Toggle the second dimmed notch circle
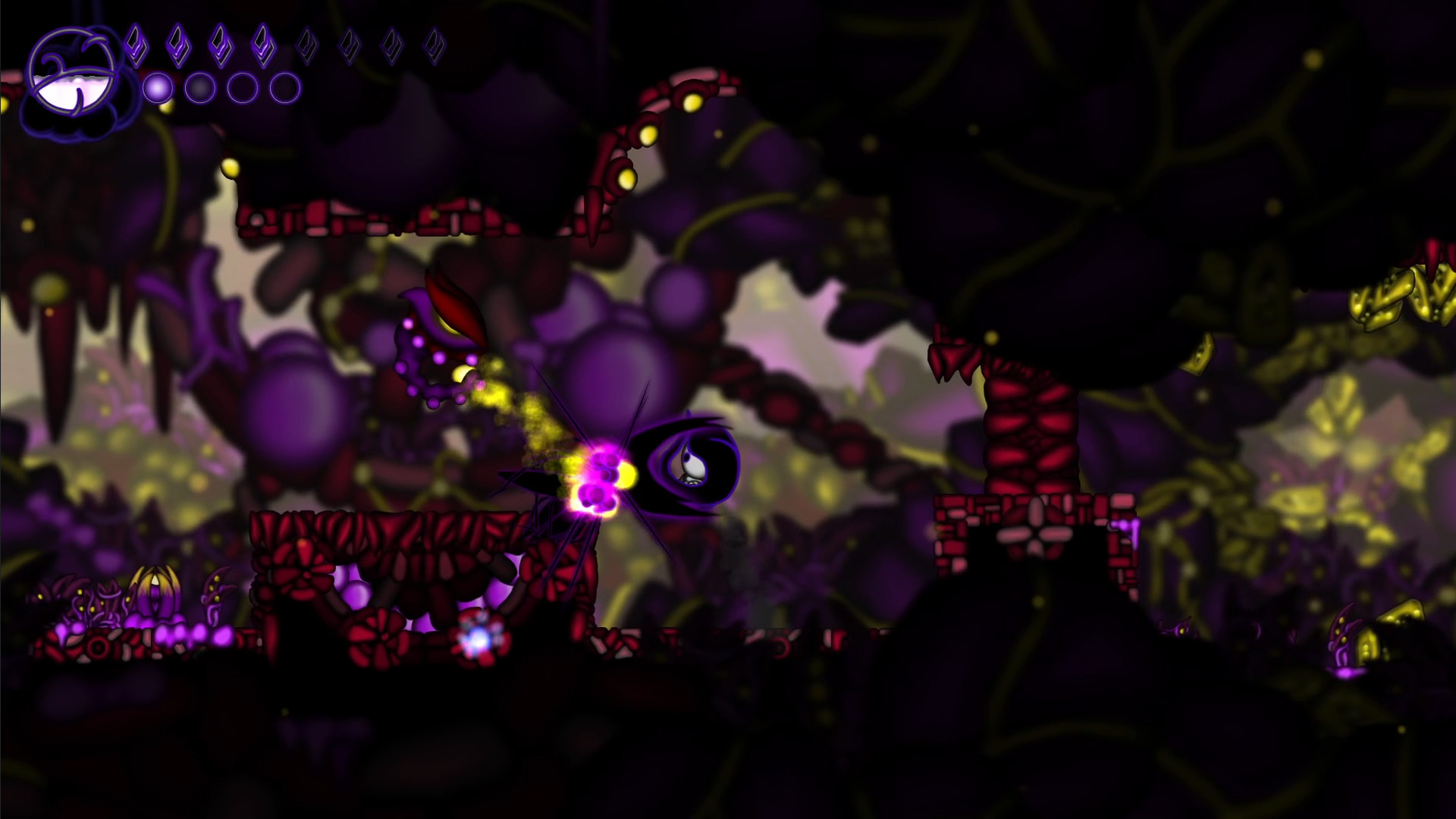 tap(200, 86)
